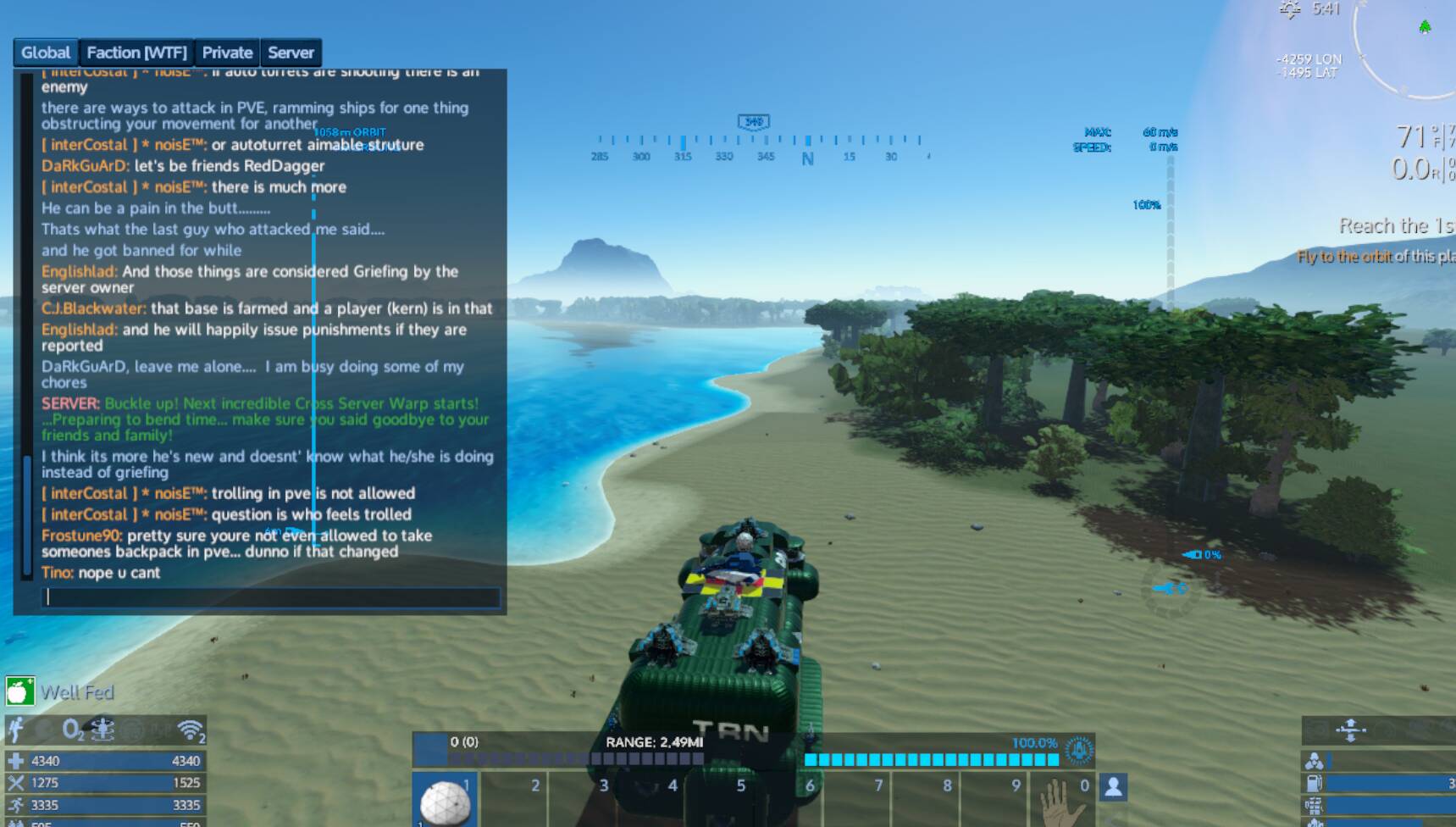Switch to the Global chat tab
The height and width of the screenshot is (827, 1456).
pos(46,53)
